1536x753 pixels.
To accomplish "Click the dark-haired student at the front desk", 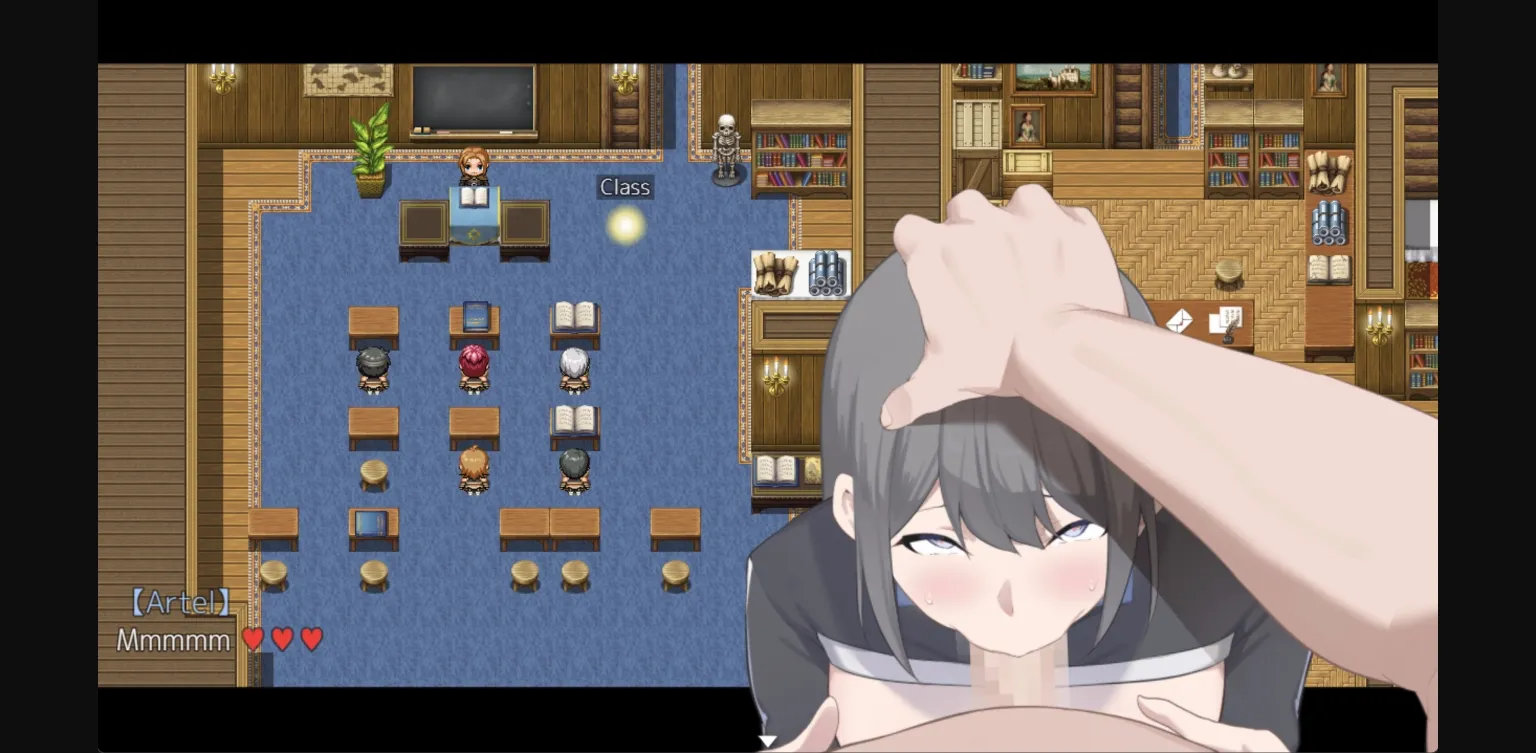I will [x=371, y=365].
